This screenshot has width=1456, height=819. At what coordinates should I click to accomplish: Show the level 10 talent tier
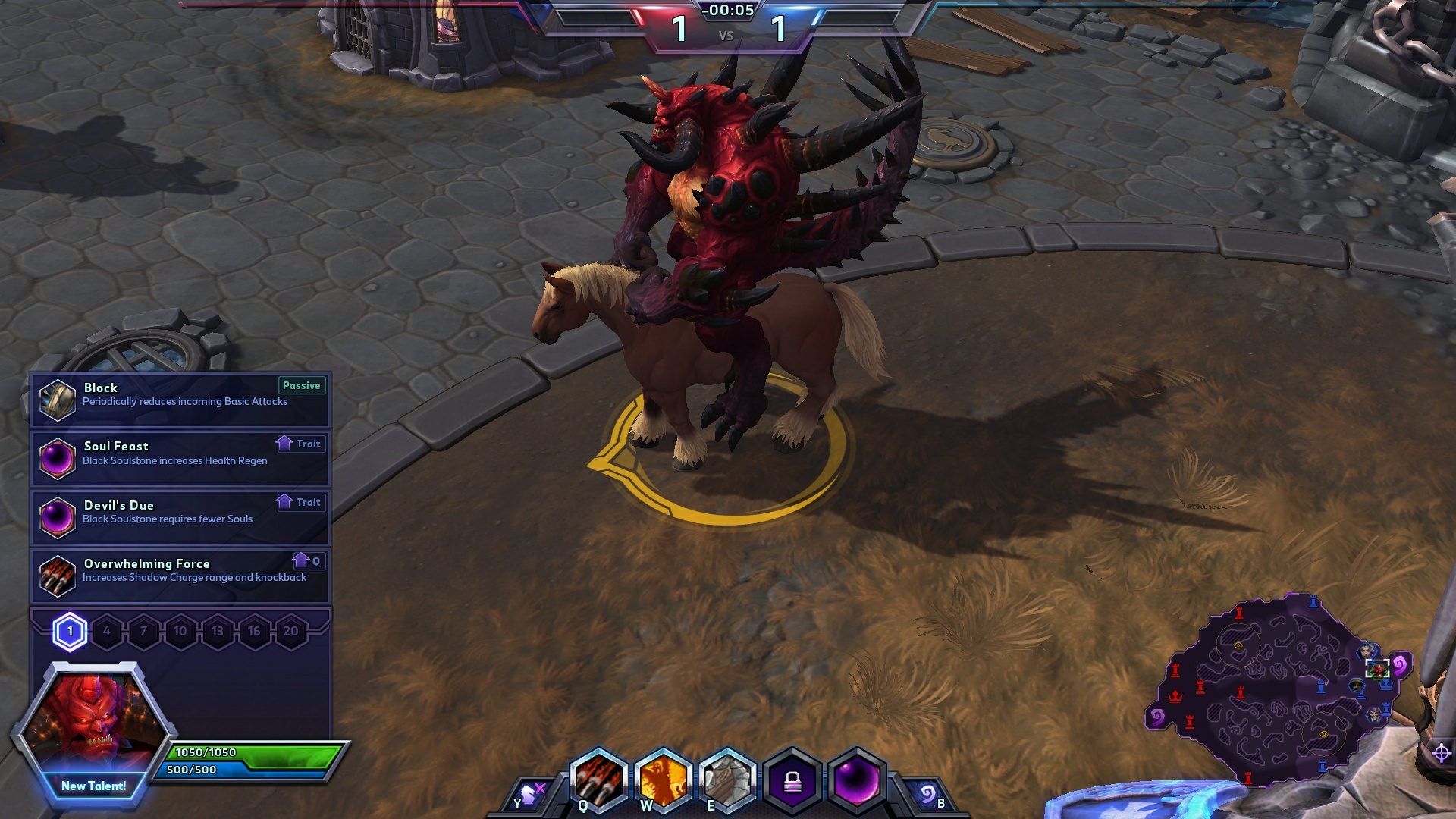180,632
